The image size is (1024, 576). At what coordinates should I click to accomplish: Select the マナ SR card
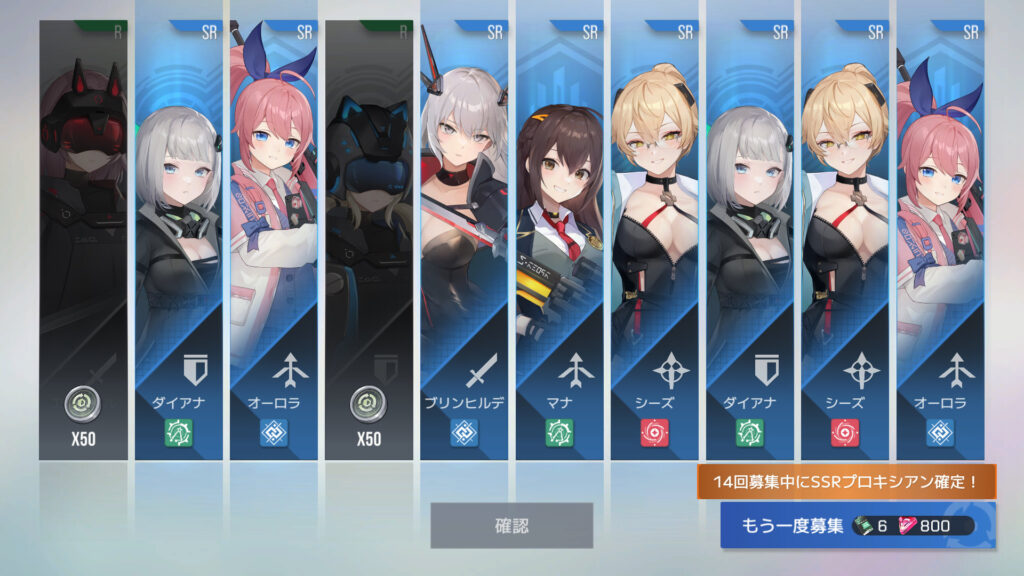[559, 240]
